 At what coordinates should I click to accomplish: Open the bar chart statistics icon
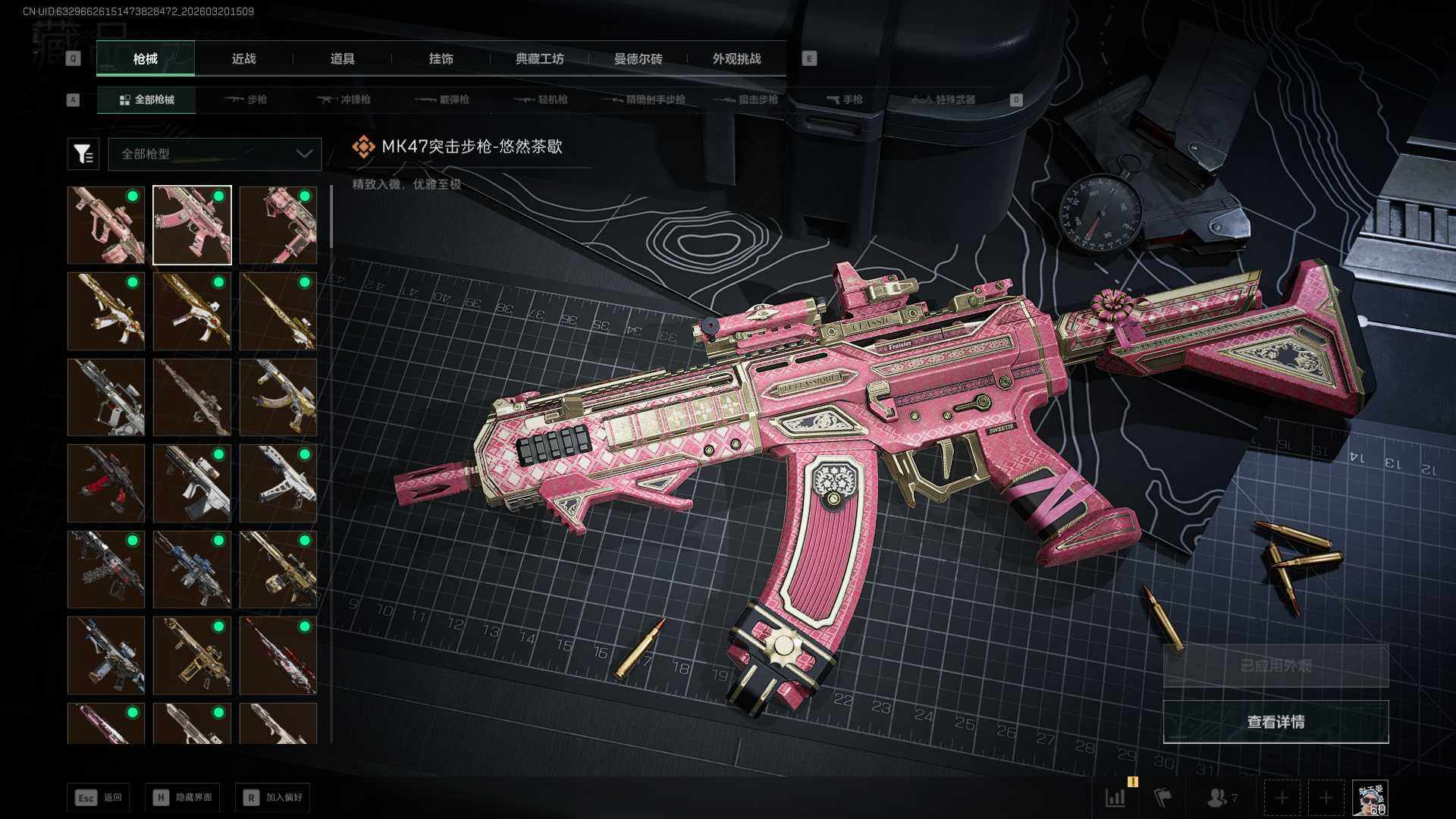[1116, 798]
